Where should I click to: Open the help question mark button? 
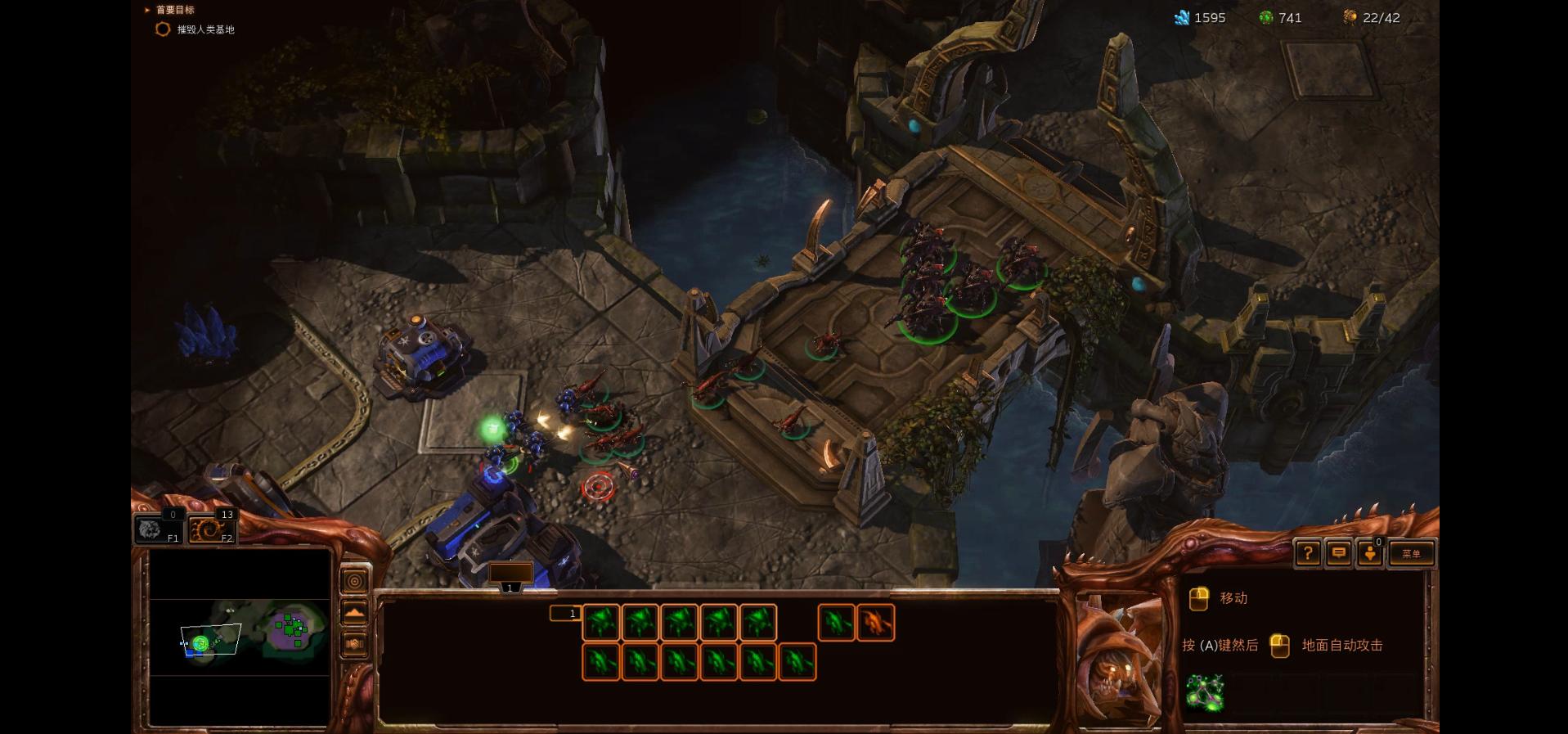pyautogui.click(x=1307, y=554)
